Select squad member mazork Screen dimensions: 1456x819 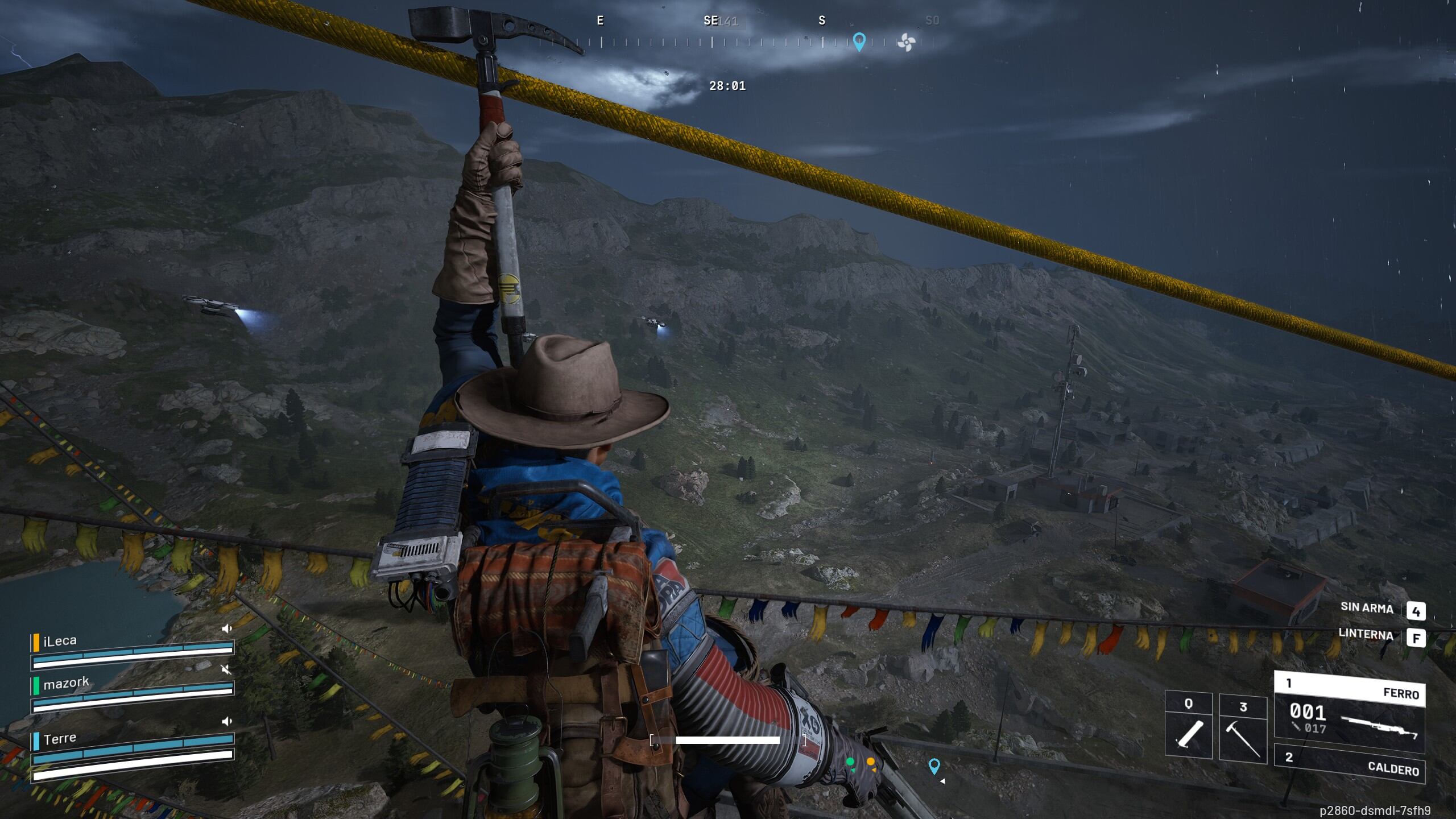pos(66,683)
